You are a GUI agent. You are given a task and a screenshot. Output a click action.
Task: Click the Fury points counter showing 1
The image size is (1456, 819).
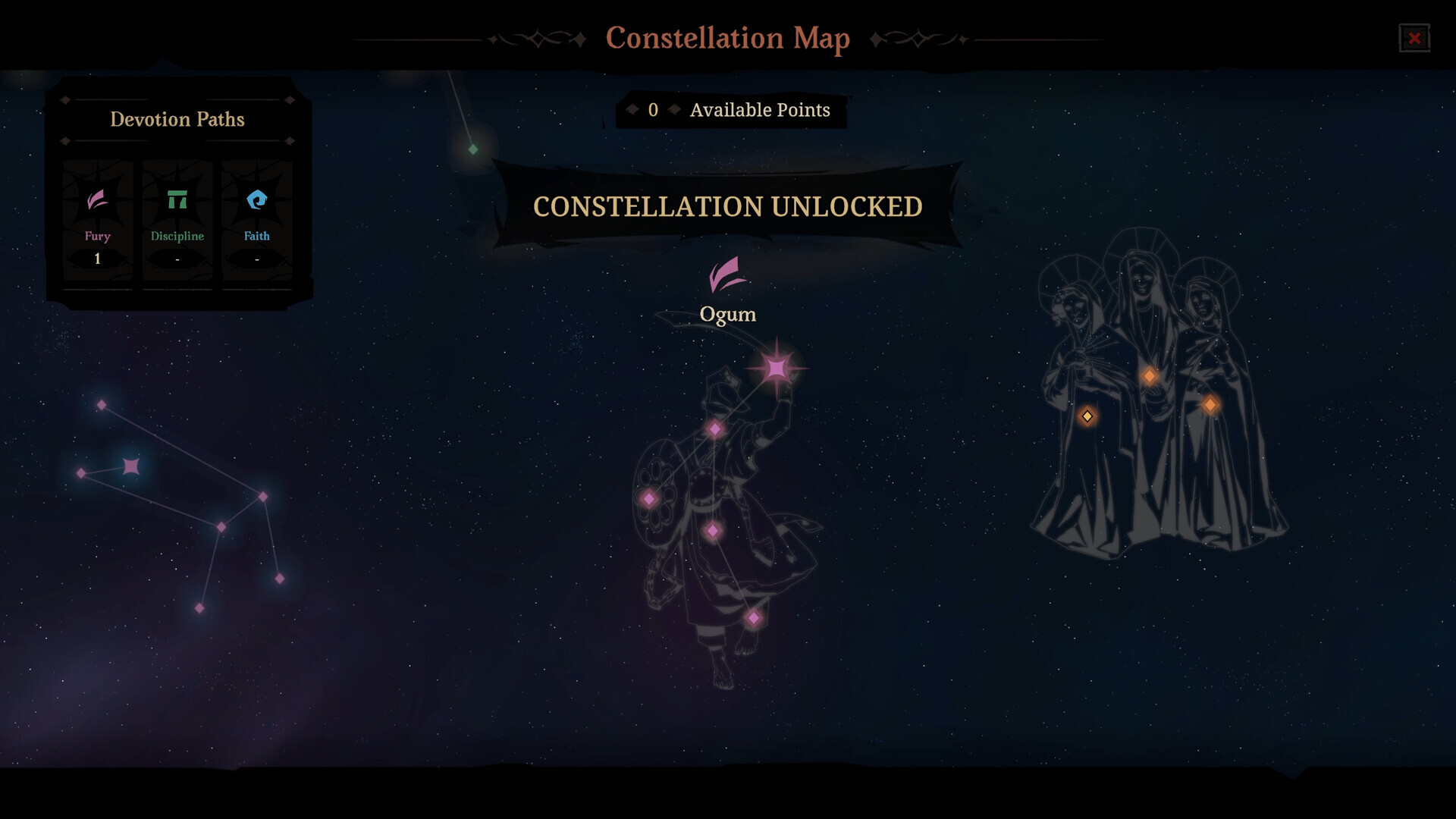(x=97, y=258)
